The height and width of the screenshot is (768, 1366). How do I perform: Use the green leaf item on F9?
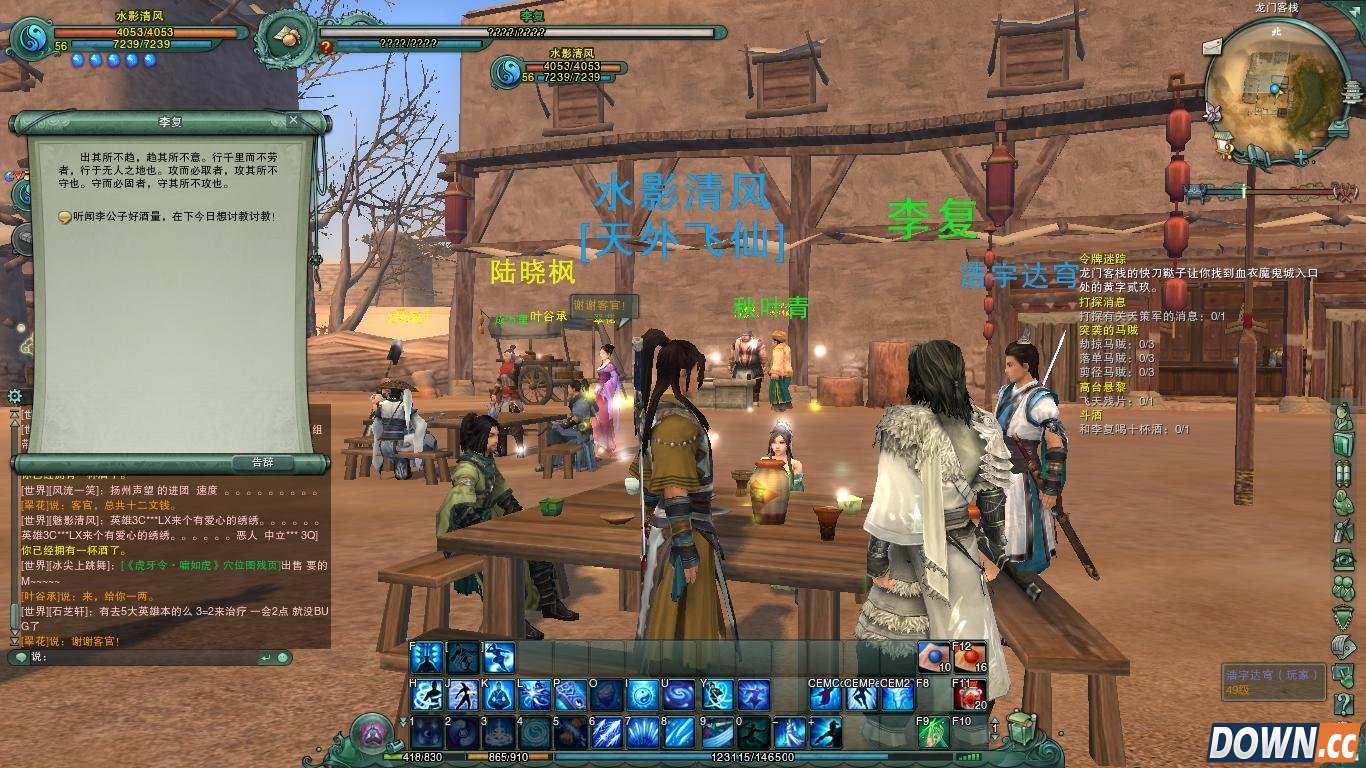tap(932, 733)
